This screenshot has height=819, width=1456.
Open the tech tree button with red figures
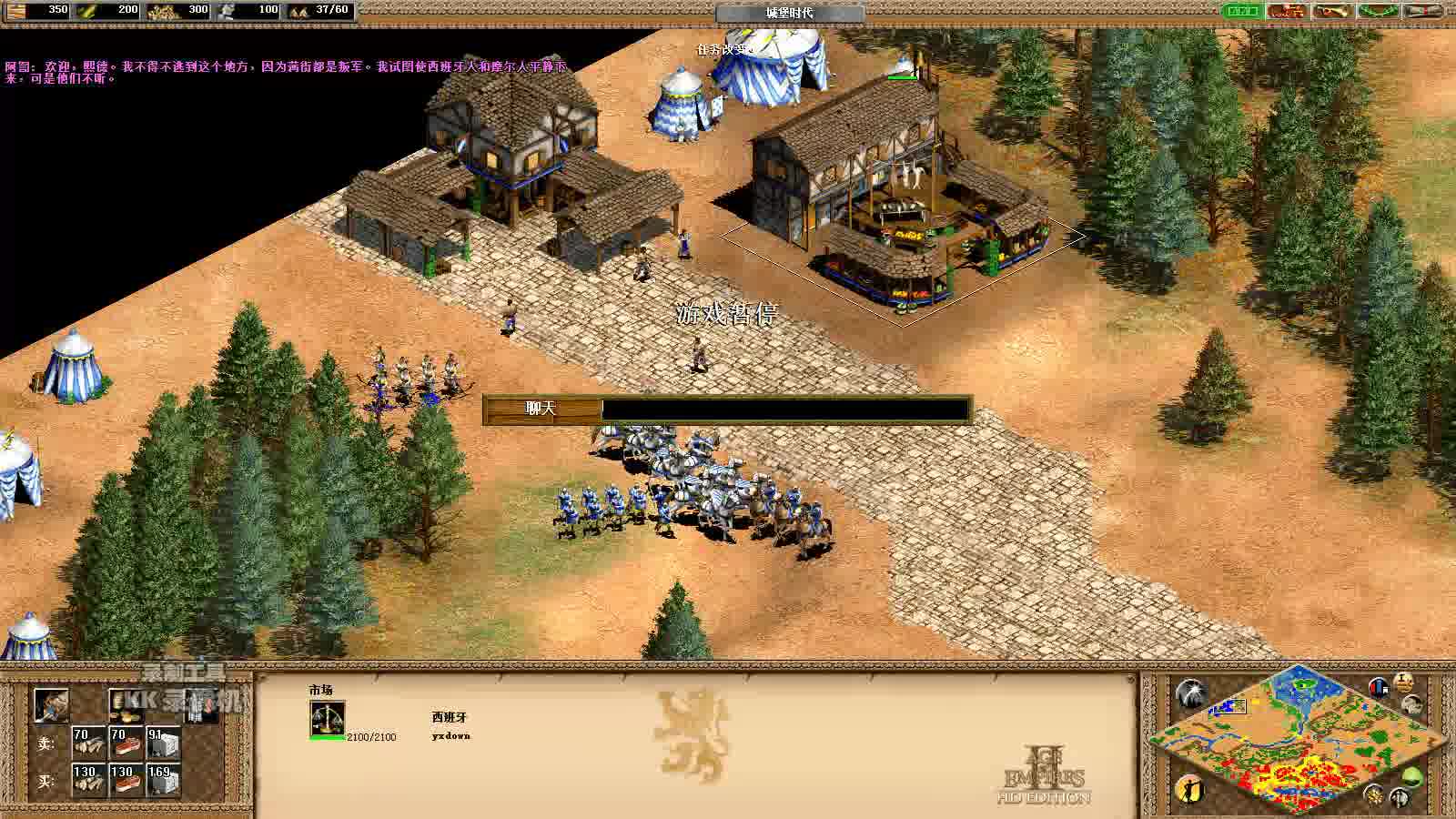1287,11
